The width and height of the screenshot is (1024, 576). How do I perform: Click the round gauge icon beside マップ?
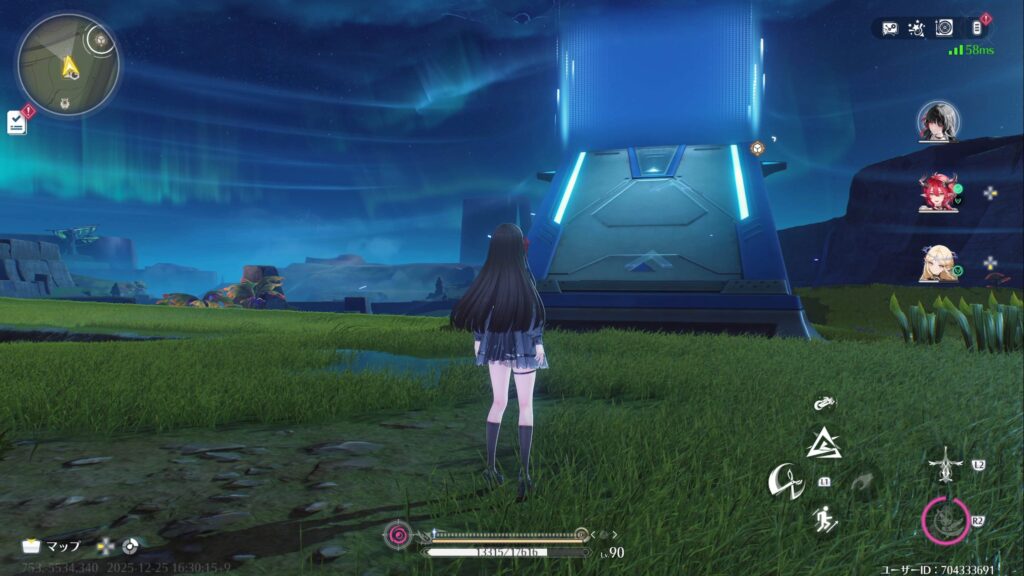129,547
